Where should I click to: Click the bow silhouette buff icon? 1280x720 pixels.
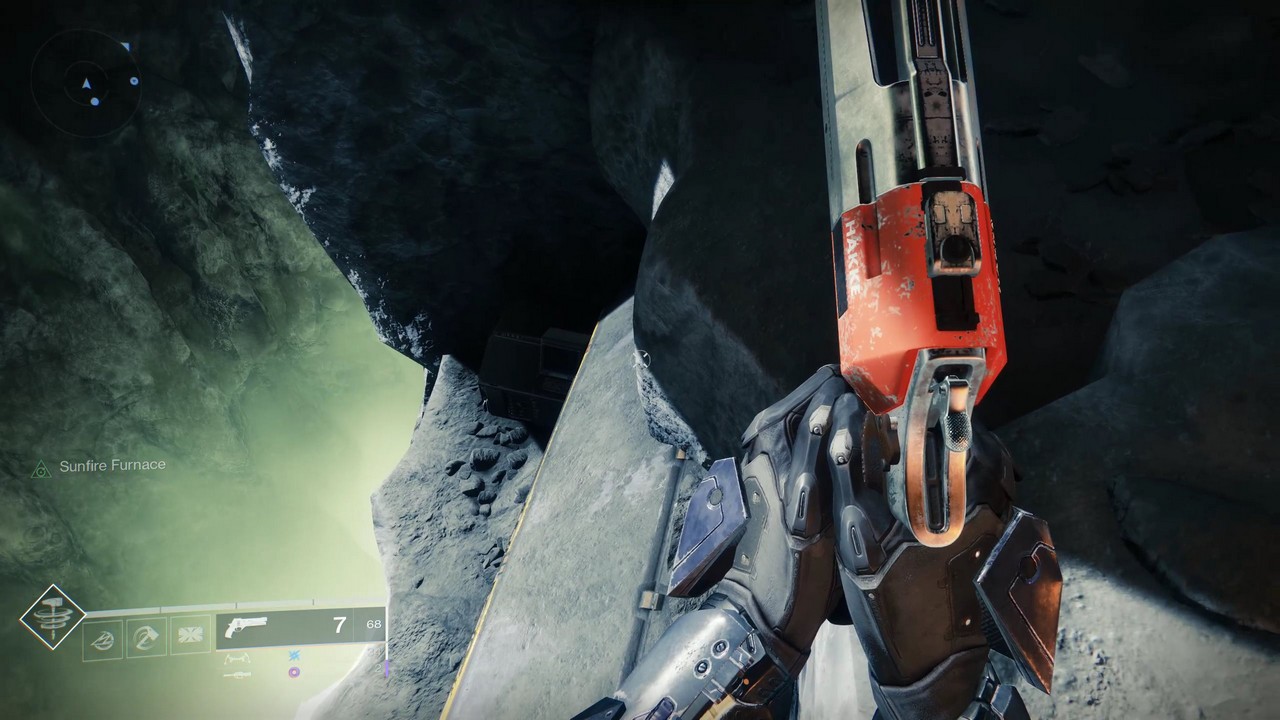tap(237, 660)
